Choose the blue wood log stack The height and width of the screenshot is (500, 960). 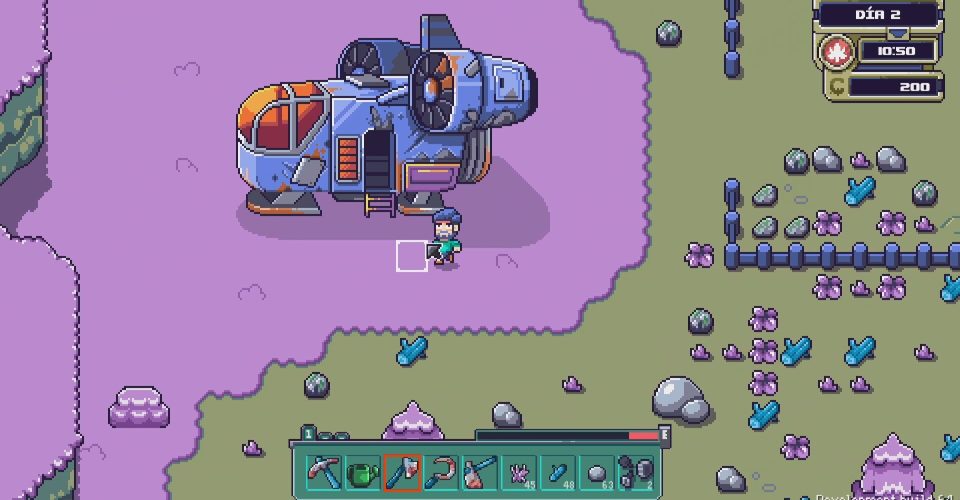559,471
